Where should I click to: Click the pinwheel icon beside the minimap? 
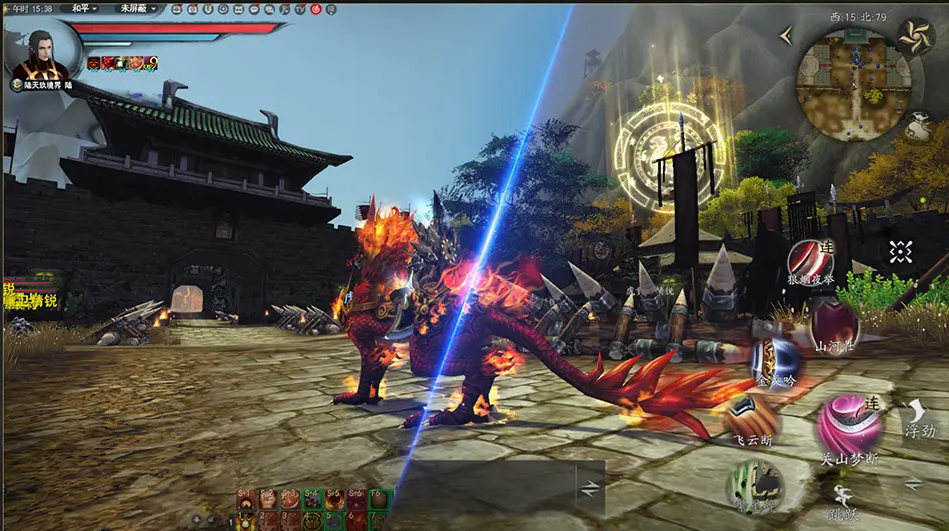click(915, 36)
